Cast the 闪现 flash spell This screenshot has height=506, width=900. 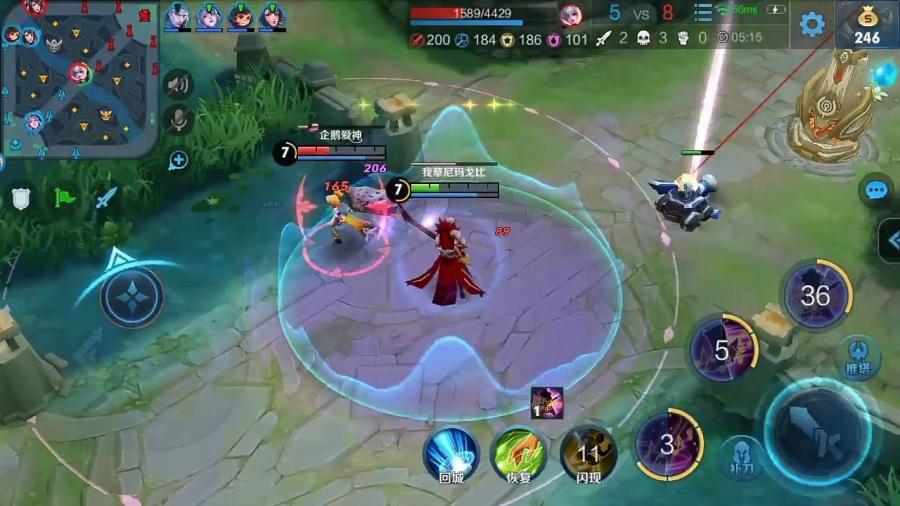pyautogui.click(x=587, y=451)
